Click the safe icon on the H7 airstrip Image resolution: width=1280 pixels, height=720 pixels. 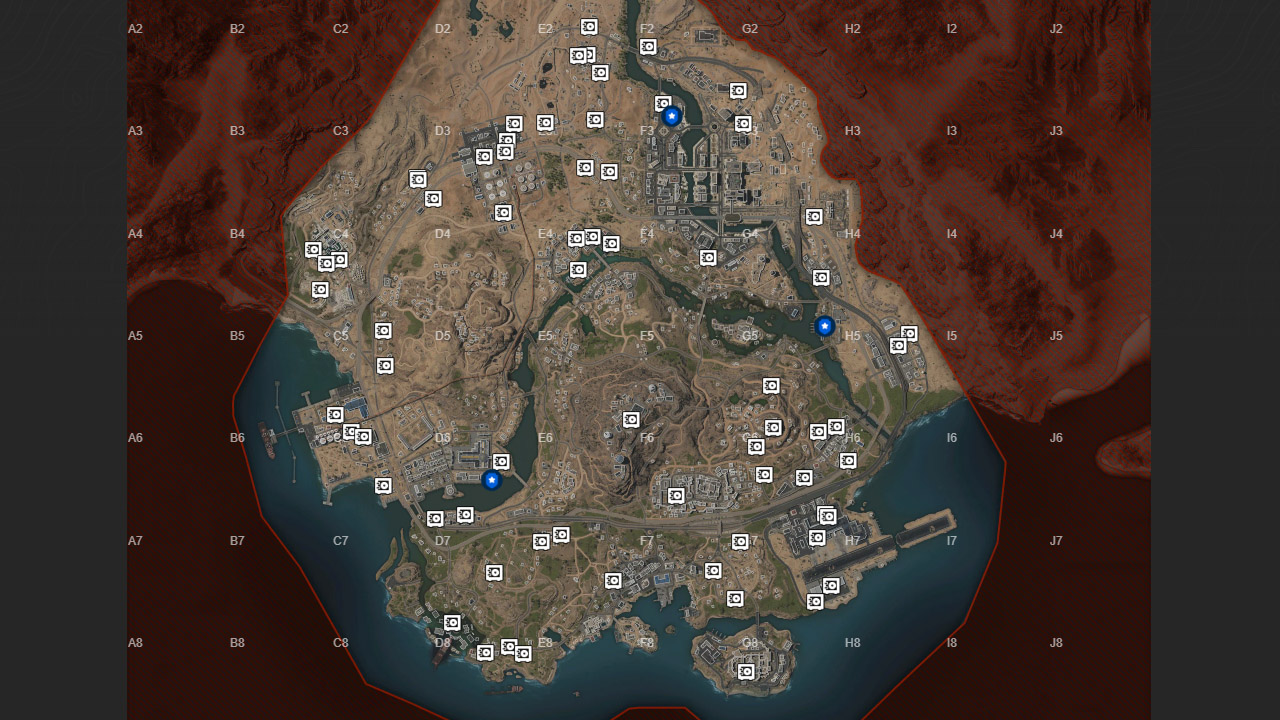tap(830, 585)
